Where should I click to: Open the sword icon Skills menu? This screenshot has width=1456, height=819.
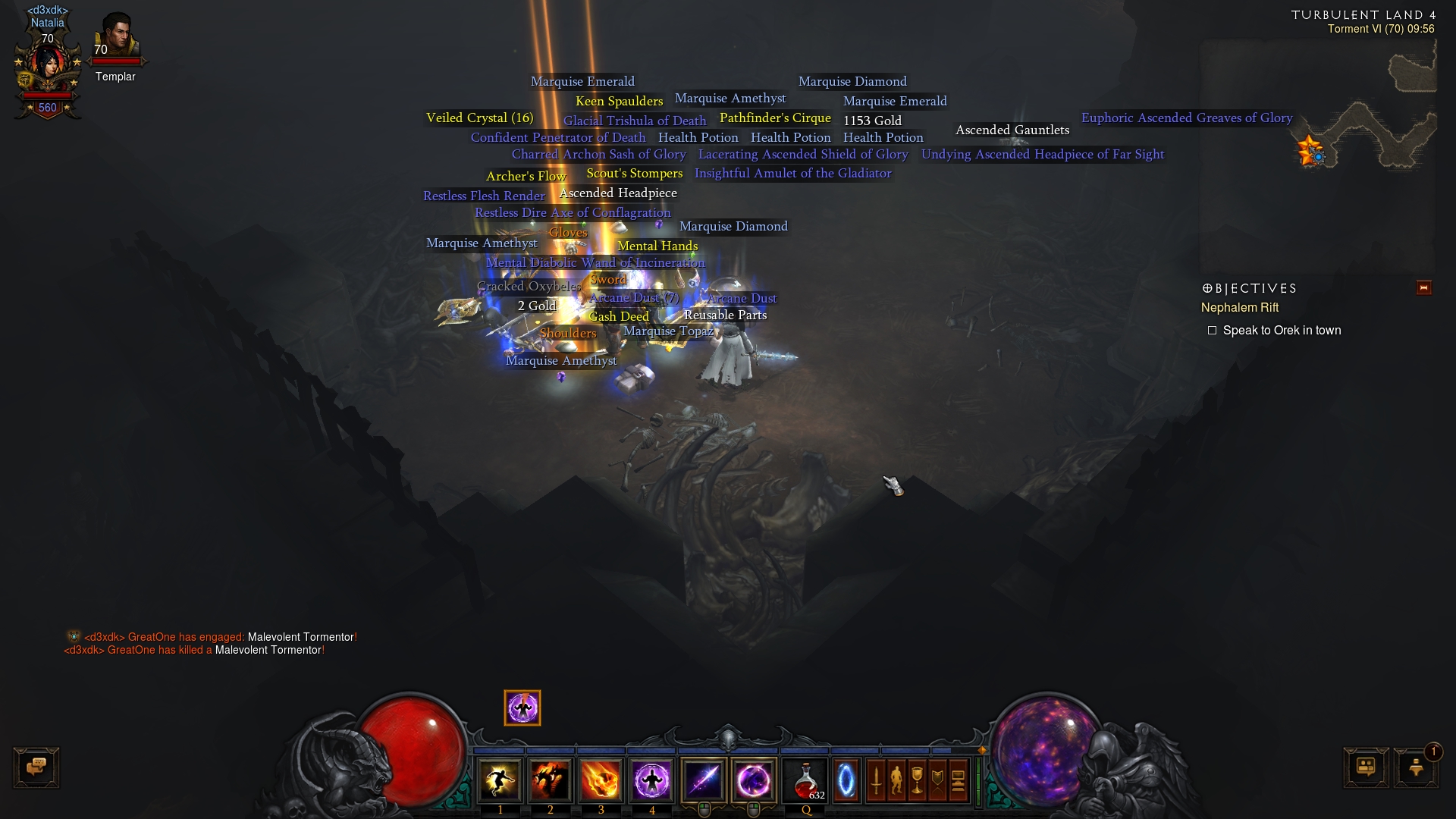coord(876,780)
